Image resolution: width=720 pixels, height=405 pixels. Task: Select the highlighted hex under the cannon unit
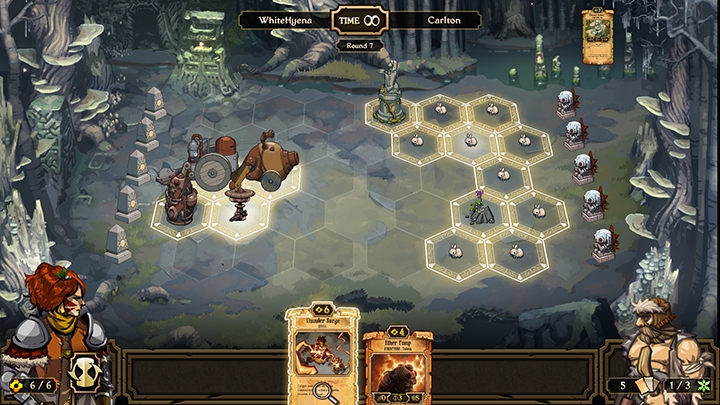pyautogui.click(x=240, y=214)
